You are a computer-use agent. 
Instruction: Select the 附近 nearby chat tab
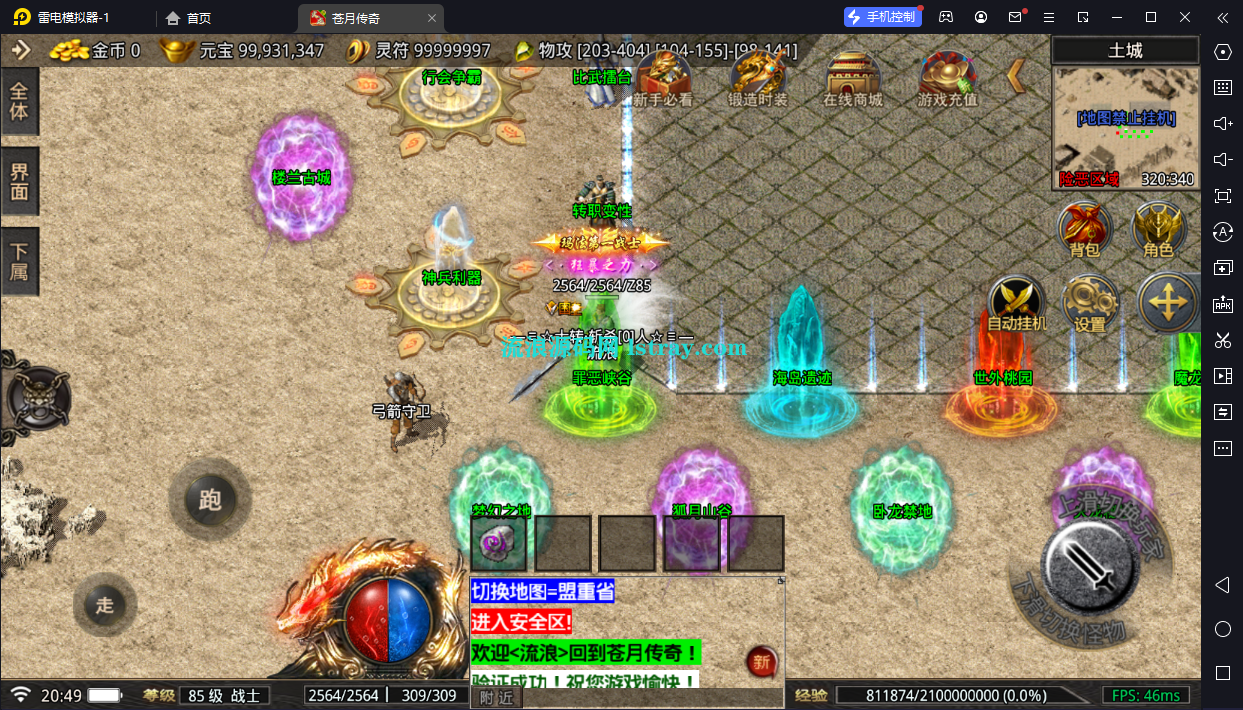point(496,697)
